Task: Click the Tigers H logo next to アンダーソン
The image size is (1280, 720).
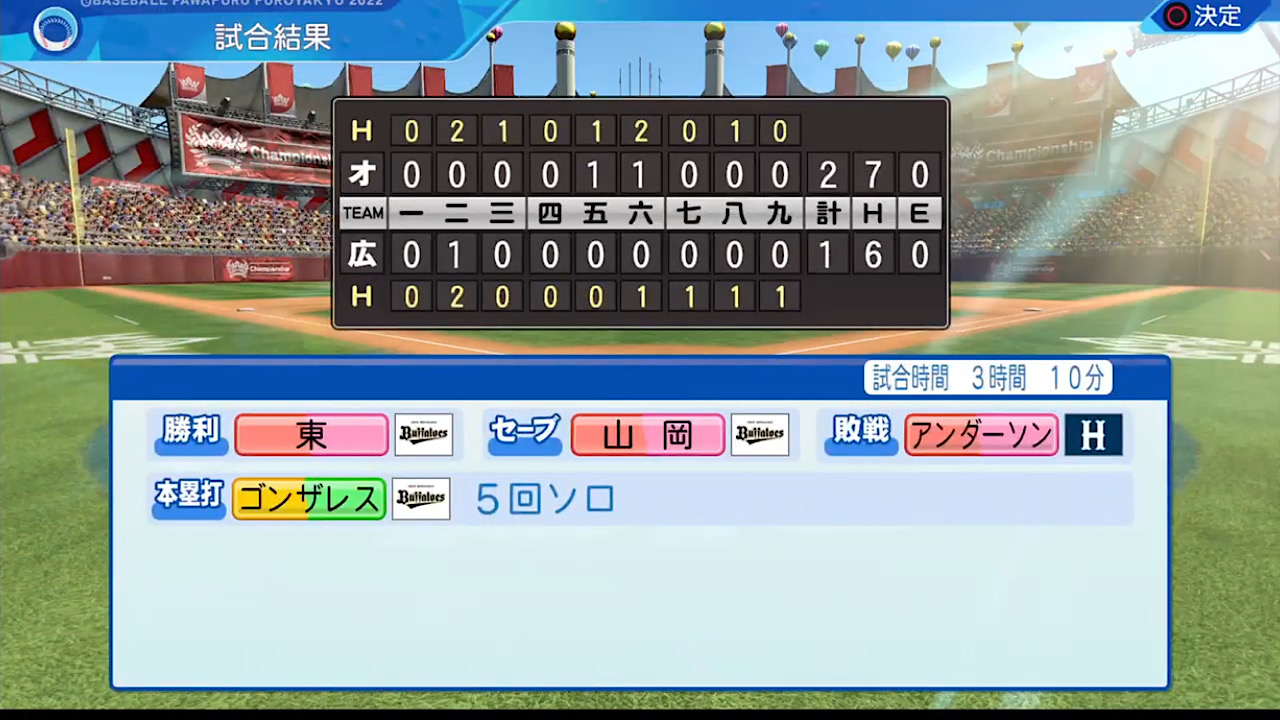Action: [x=1093, y=434]
